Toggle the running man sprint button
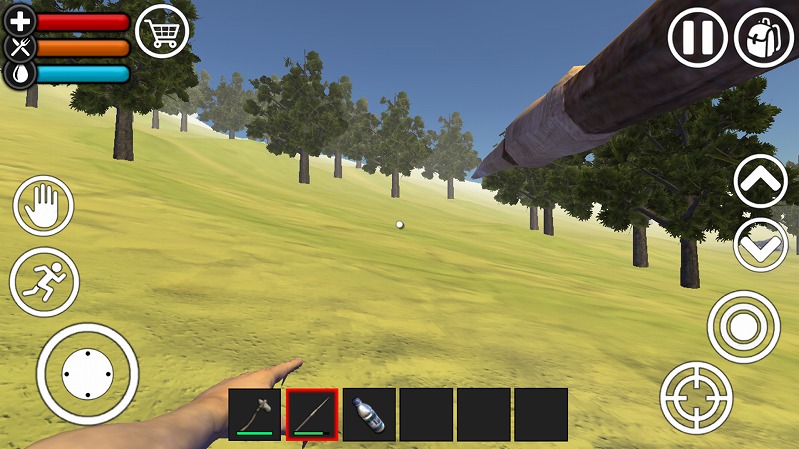 click(44, 281)
